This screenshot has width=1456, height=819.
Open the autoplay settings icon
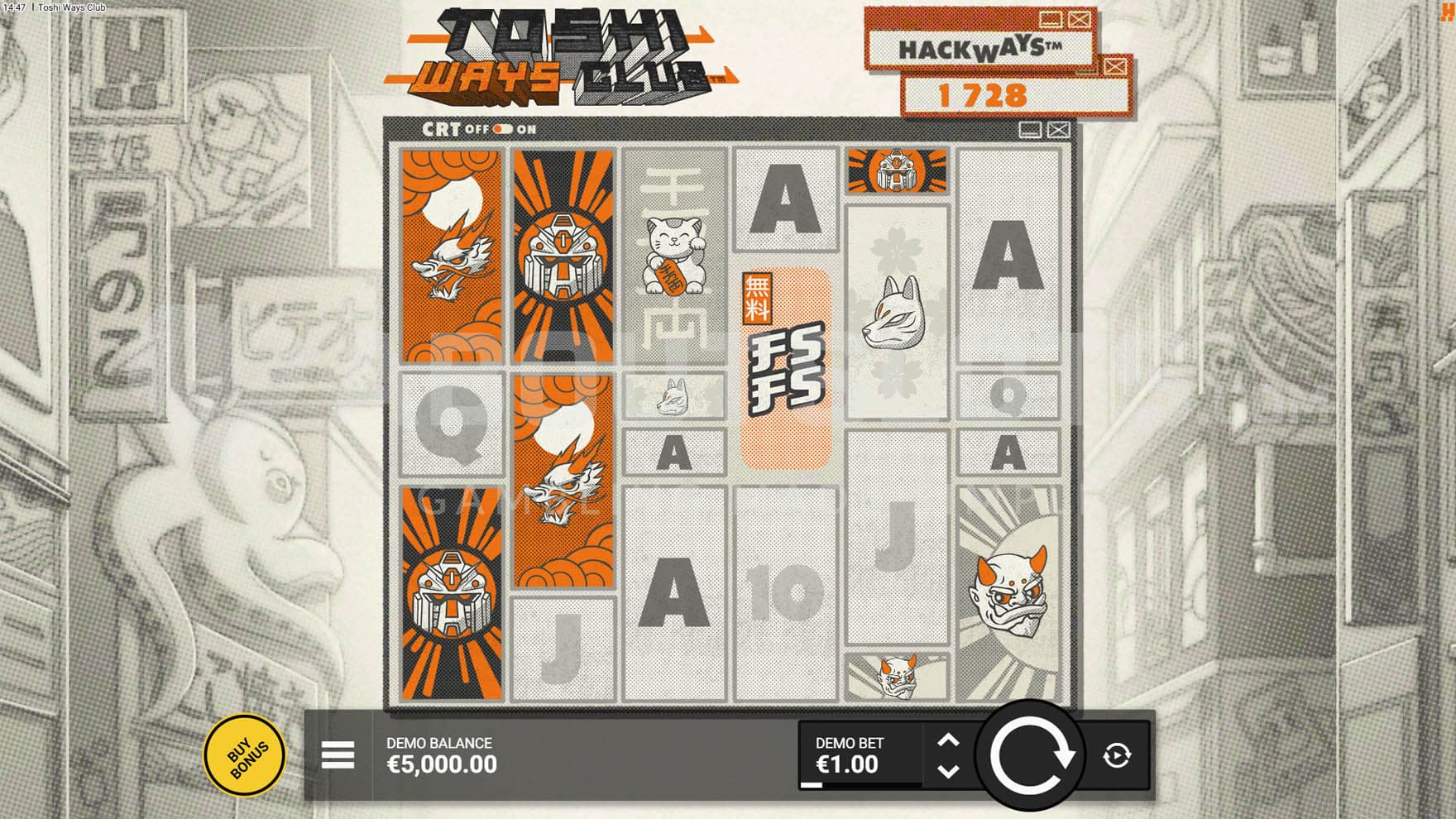[x=1118, y=754]
